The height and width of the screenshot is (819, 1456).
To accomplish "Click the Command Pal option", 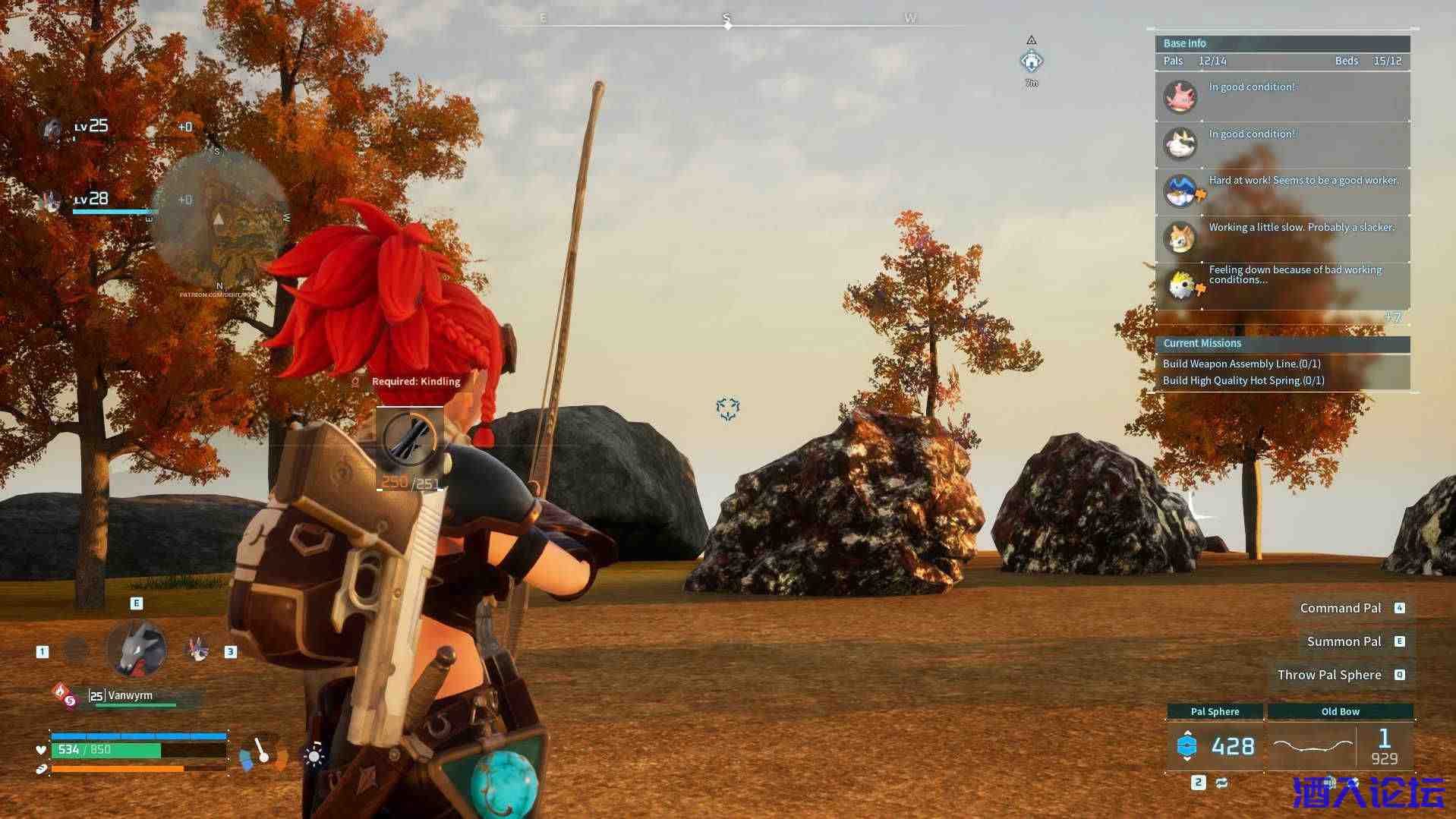I will coord(1341,608).
